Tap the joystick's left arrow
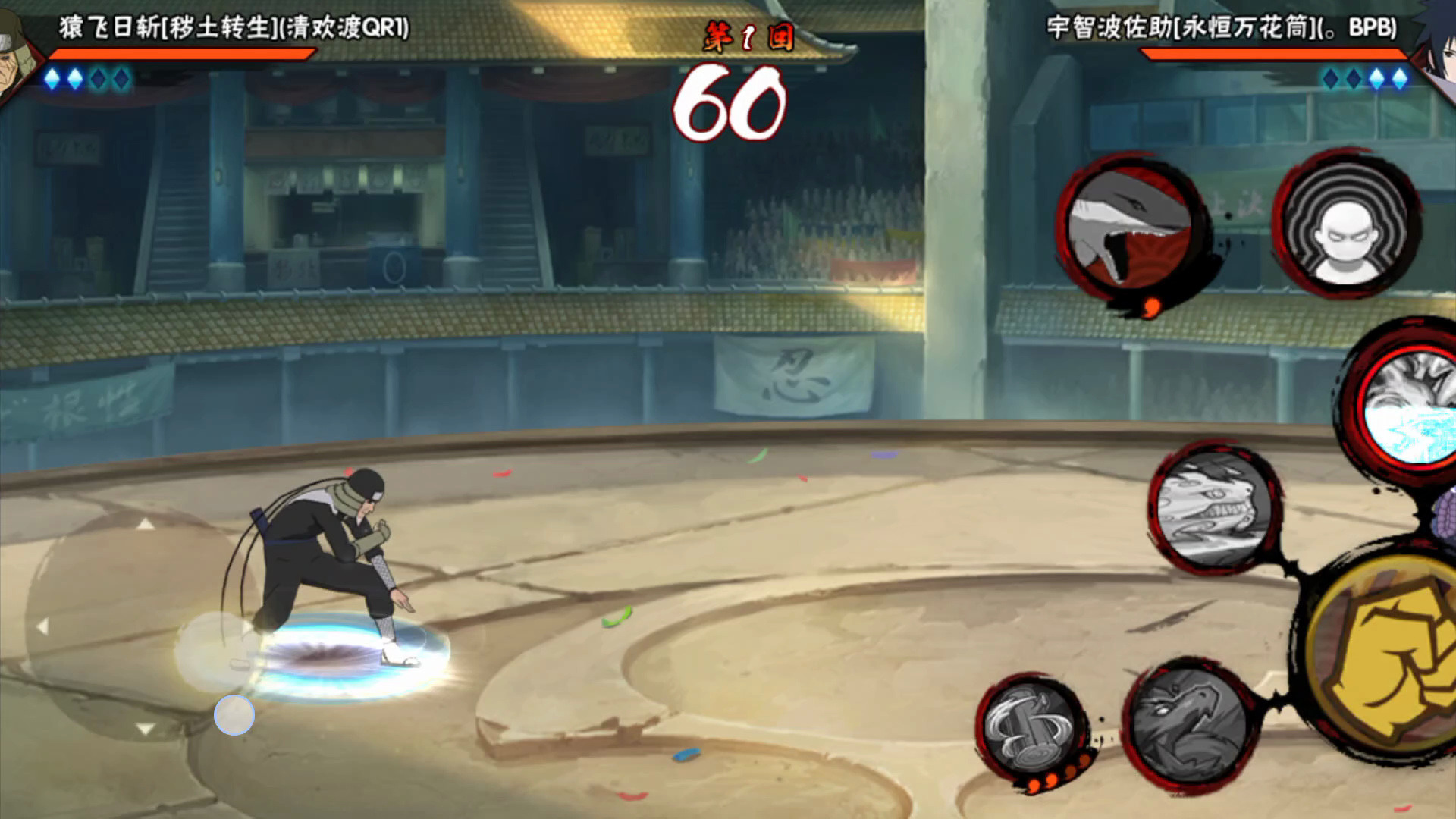 click(x=42, y=626)
